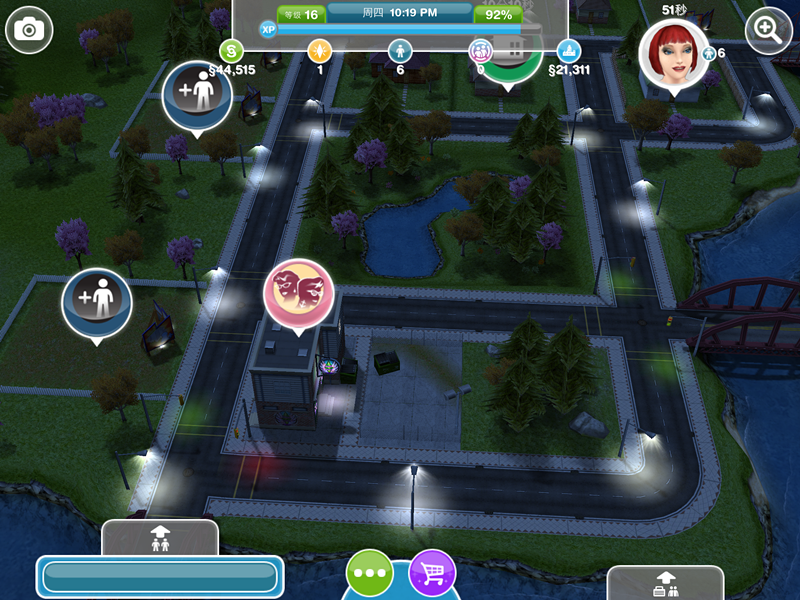Open the purple shopping cart store
800x600 pixels.
pos(433,574)
